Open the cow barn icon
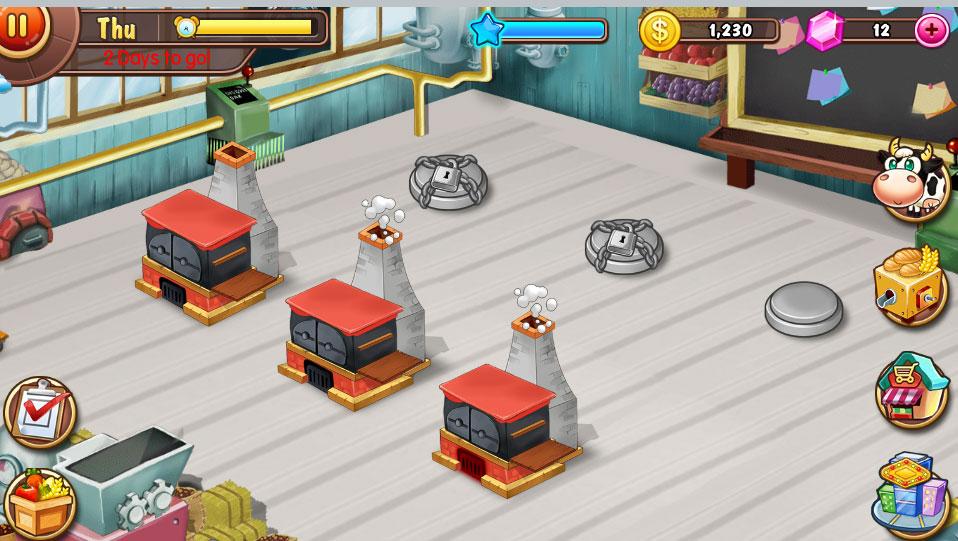Screen dimensions: 958x541 coord(910,182)
